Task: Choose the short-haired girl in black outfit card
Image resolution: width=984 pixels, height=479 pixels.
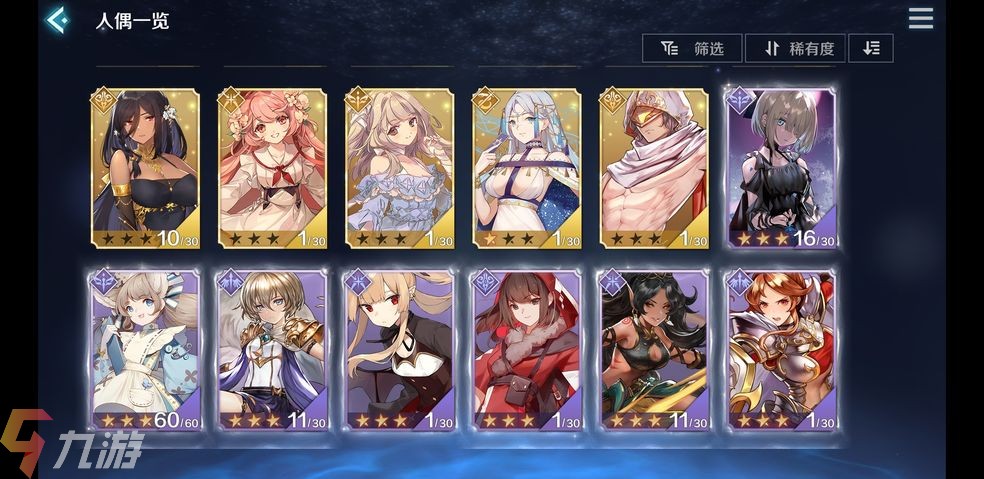Action: click(781, 168)
